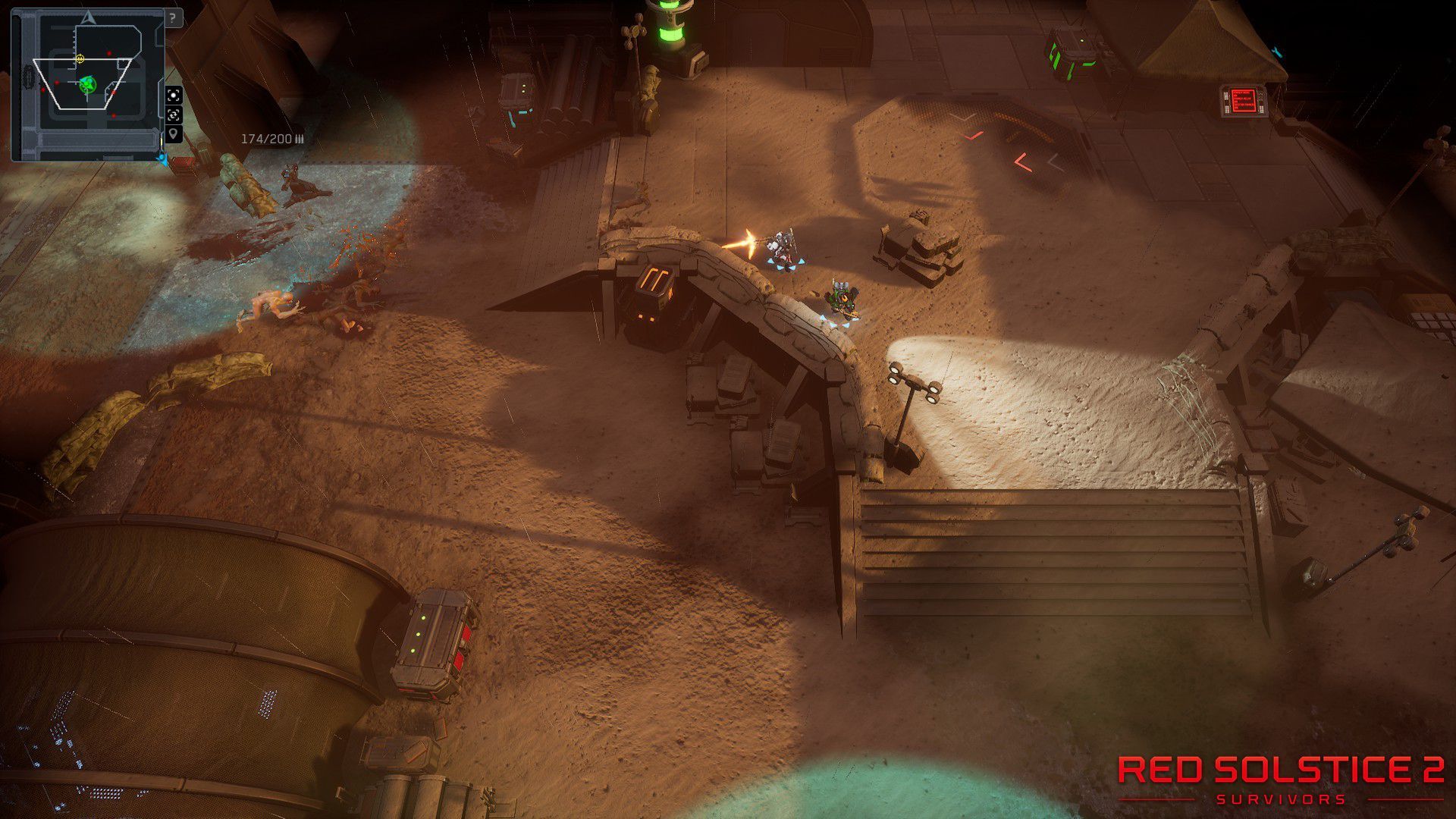Viewport: 1456px width, 819px height.
Task: Click a red enemy dot on the minimap
Action: 109,53
